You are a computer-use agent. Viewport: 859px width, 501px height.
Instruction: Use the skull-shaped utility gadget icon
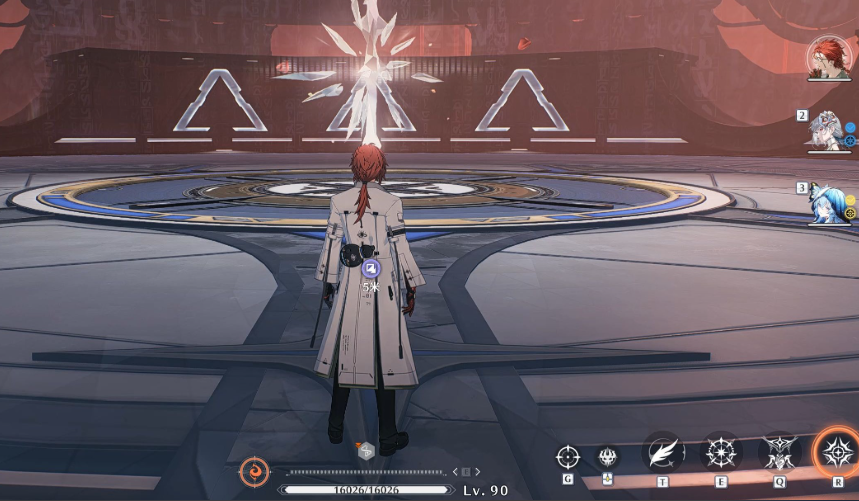(607, 457)
